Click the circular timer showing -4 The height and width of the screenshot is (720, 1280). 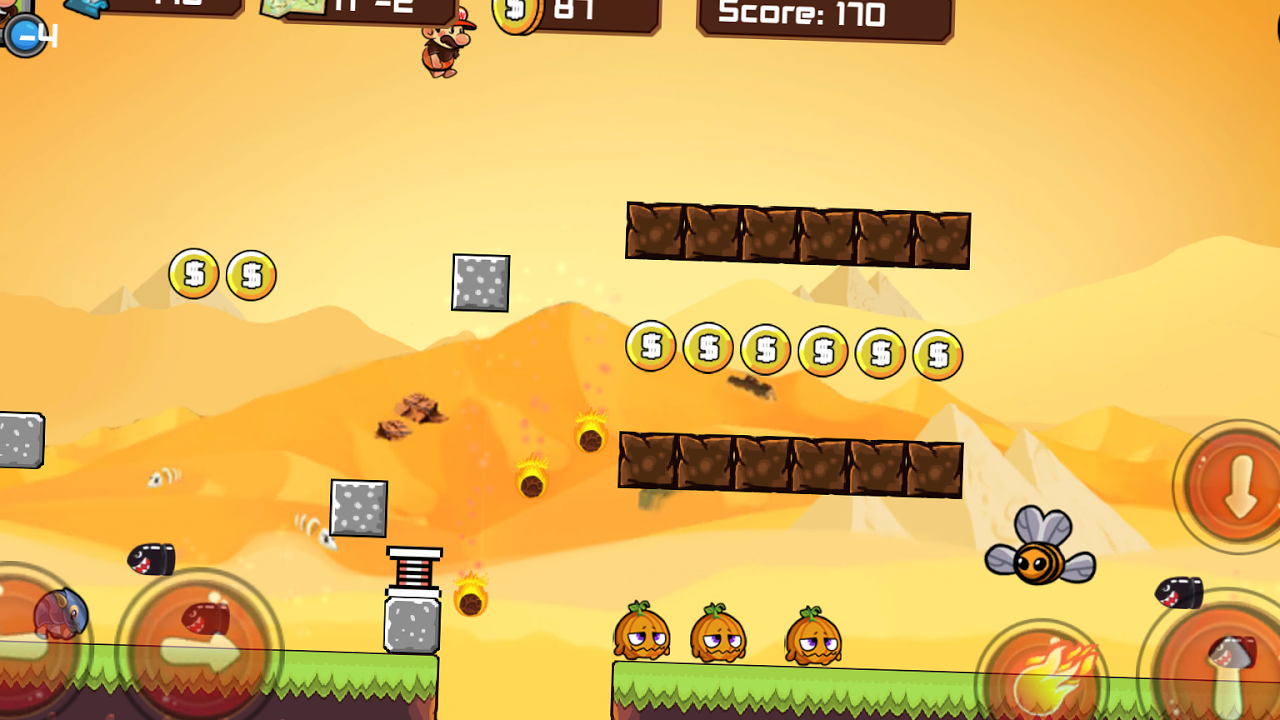(x=28, y=35)
